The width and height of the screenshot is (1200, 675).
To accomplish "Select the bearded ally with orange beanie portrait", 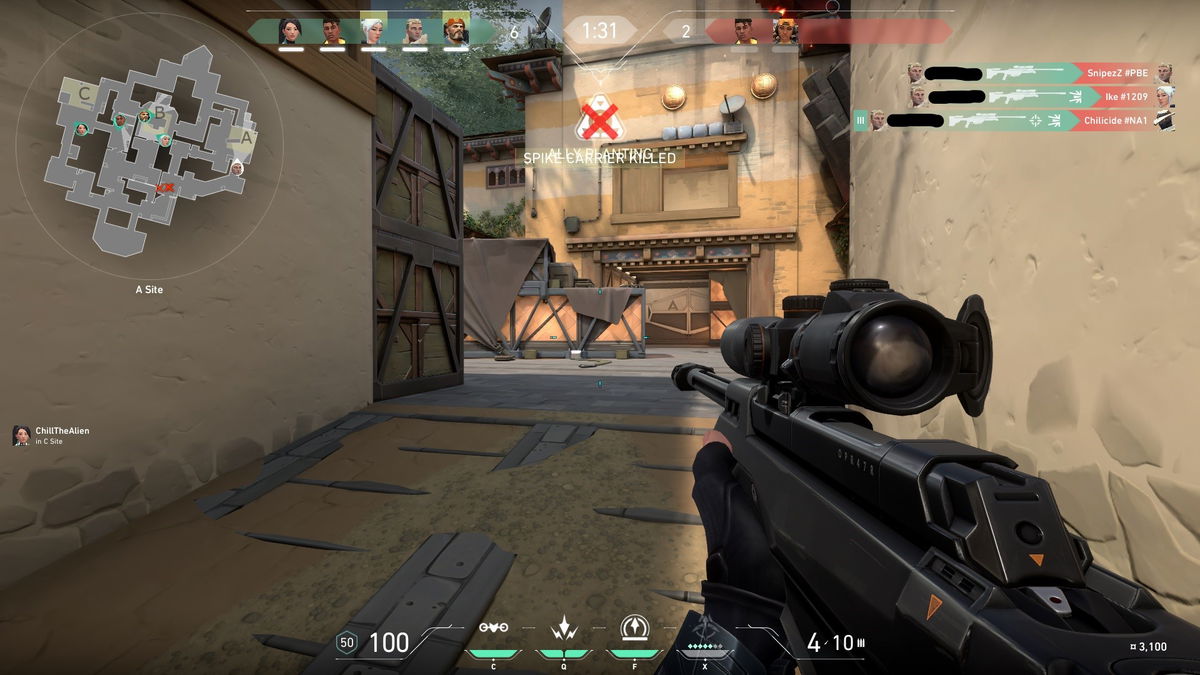I will [x=454, y=31].
